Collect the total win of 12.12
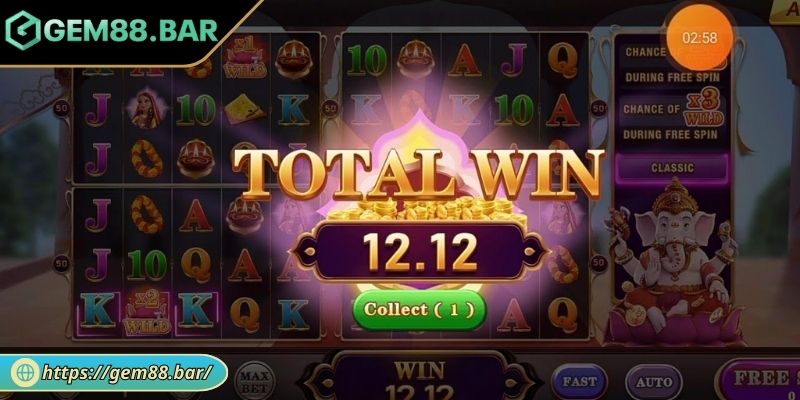This screenshot has width=800, height=400. pos(419,309)
